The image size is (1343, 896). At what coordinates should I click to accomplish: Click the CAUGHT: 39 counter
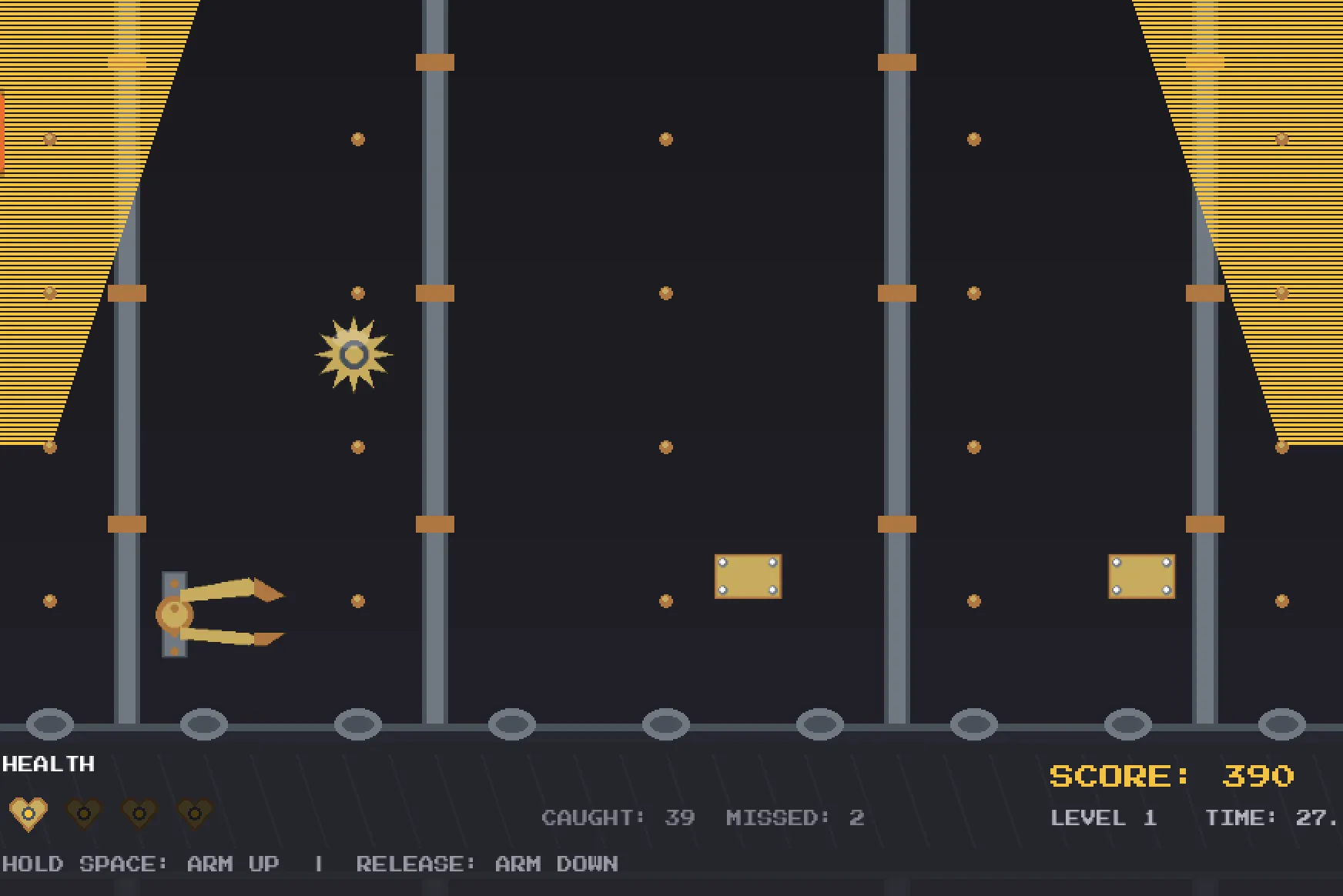point(618,817)
